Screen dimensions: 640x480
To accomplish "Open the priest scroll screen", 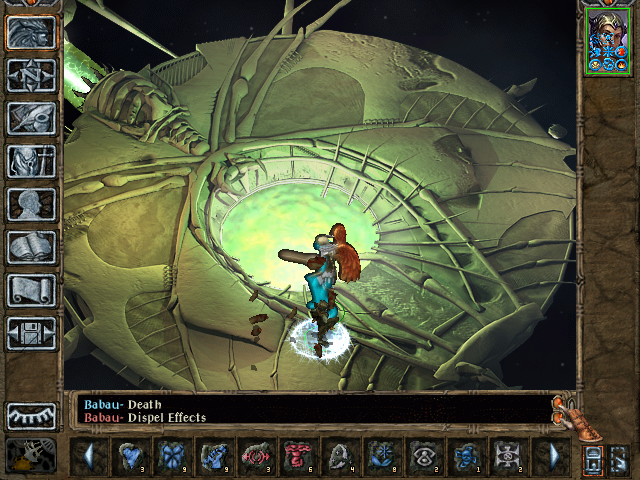I will coord(31,290).
